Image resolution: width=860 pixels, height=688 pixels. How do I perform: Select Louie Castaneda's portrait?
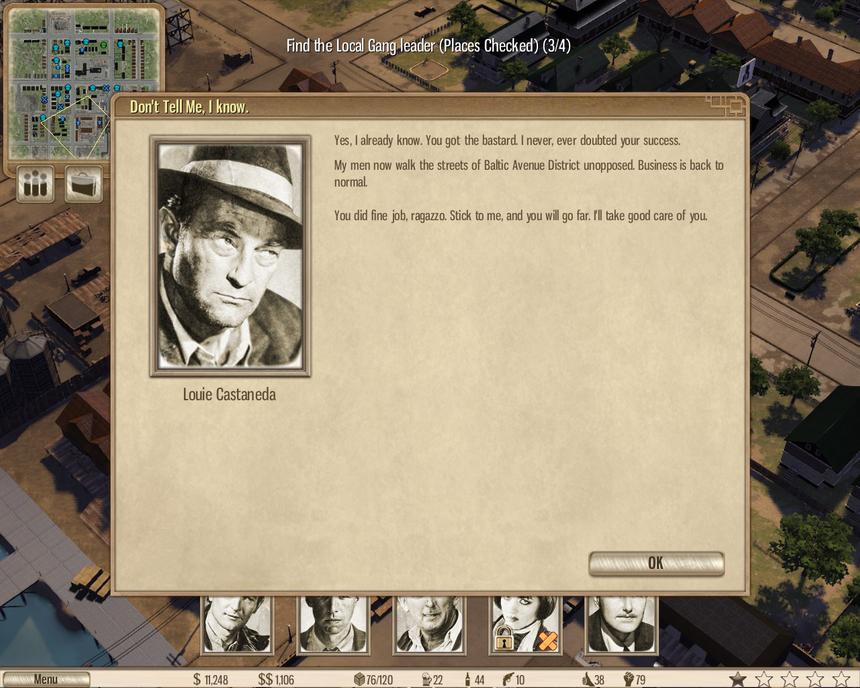(x=230, y=256)
